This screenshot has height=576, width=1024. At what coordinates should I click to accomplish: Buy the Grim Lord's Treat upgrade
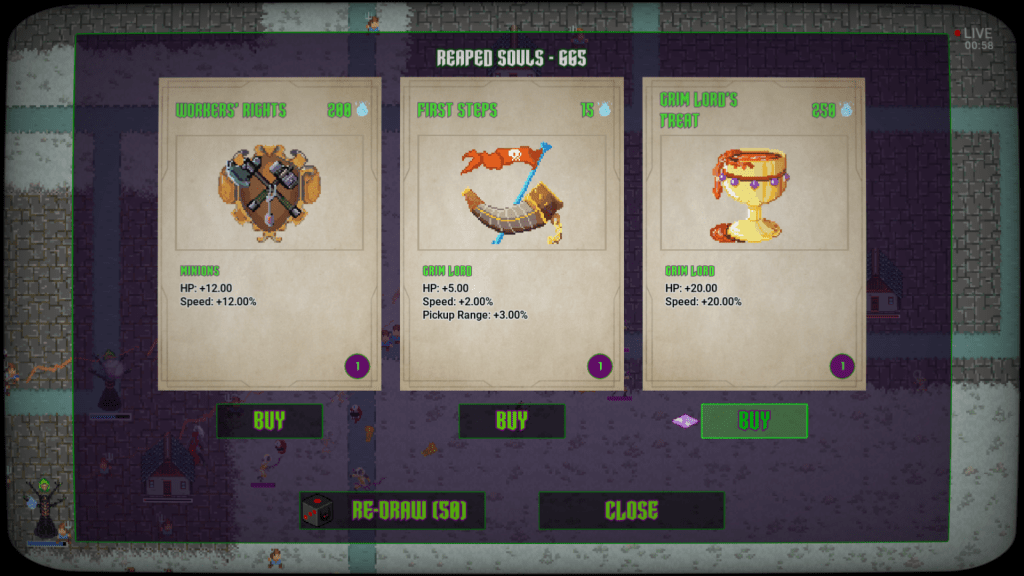tap(754, 421)
